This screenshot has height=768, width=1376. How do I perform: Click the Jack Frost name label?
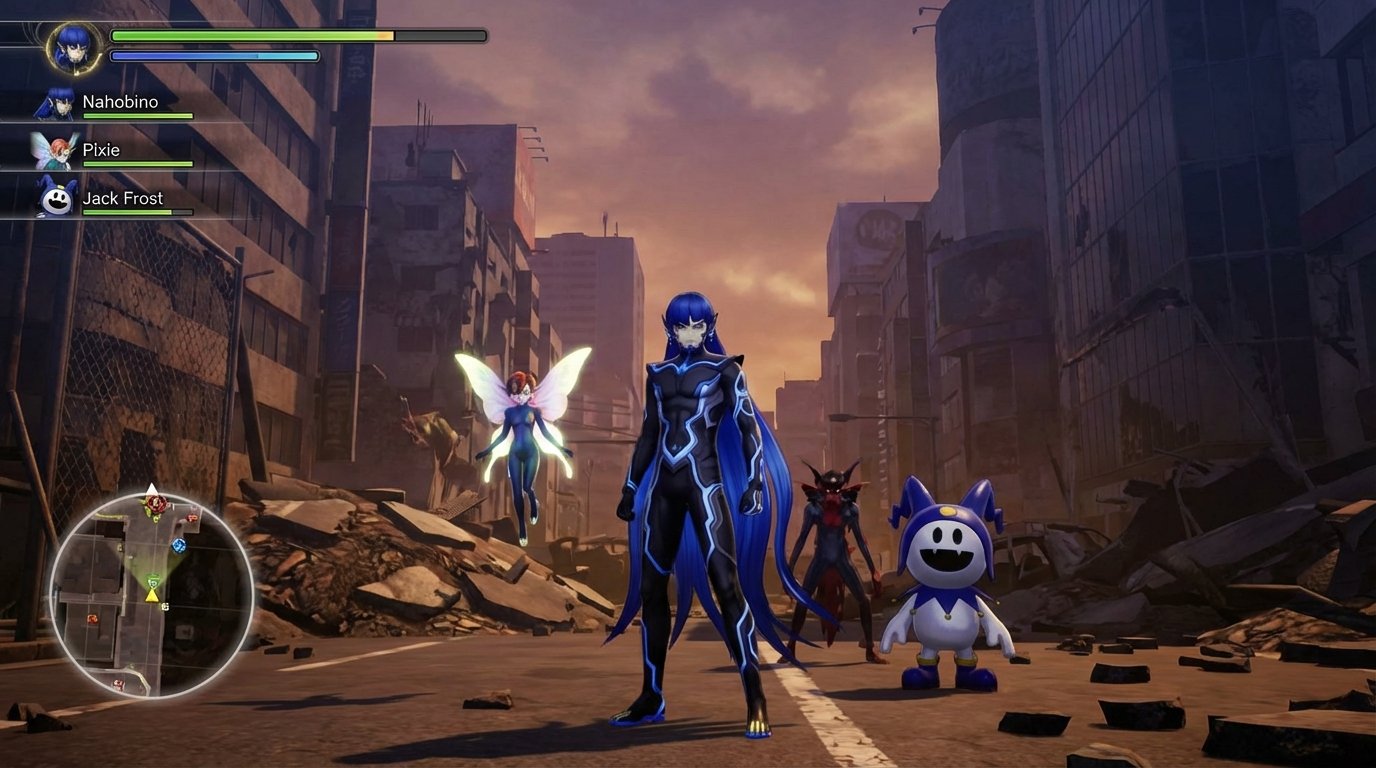(x=122, y=198)
